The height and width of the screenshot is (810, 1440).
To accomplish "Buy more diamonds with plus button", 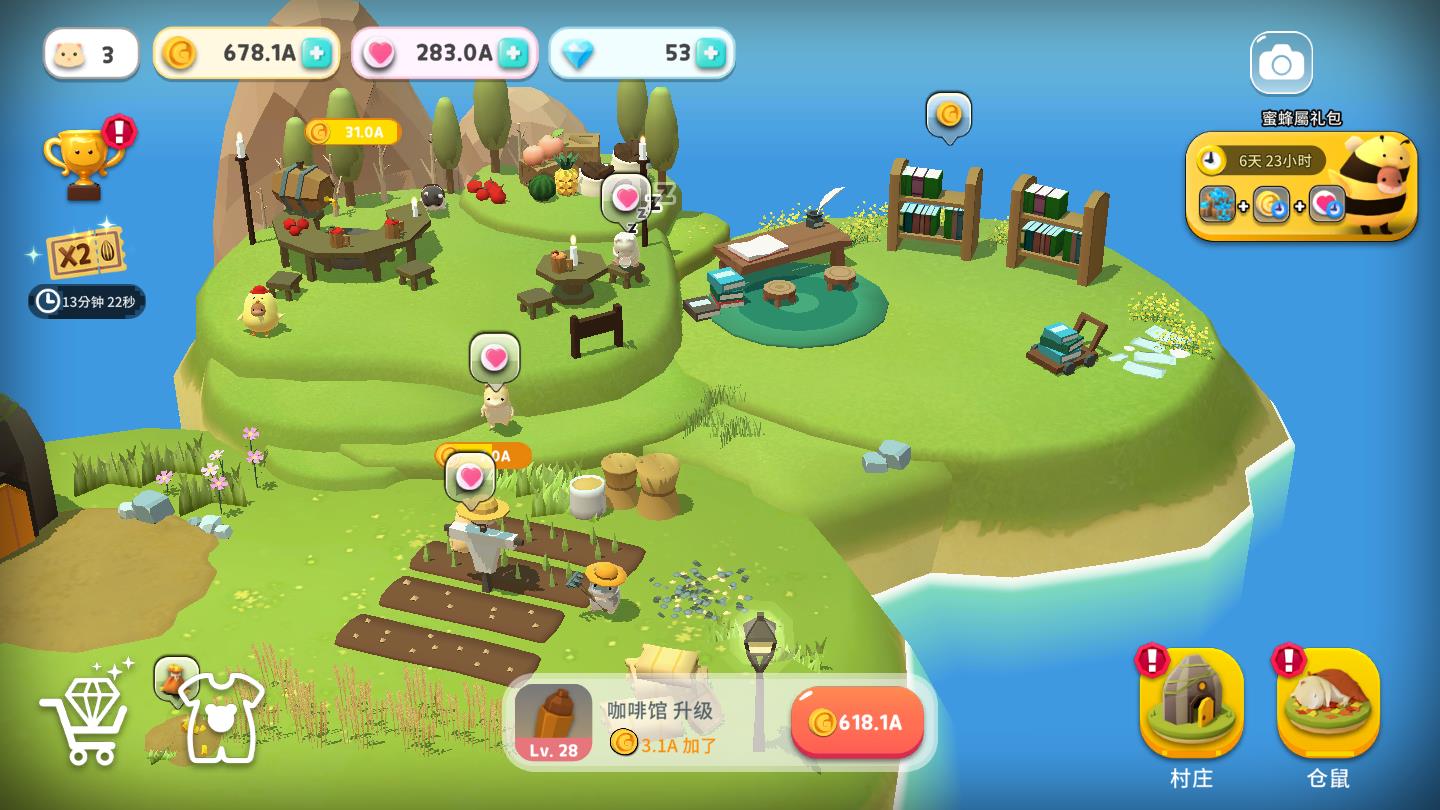I will coord(710,53).
